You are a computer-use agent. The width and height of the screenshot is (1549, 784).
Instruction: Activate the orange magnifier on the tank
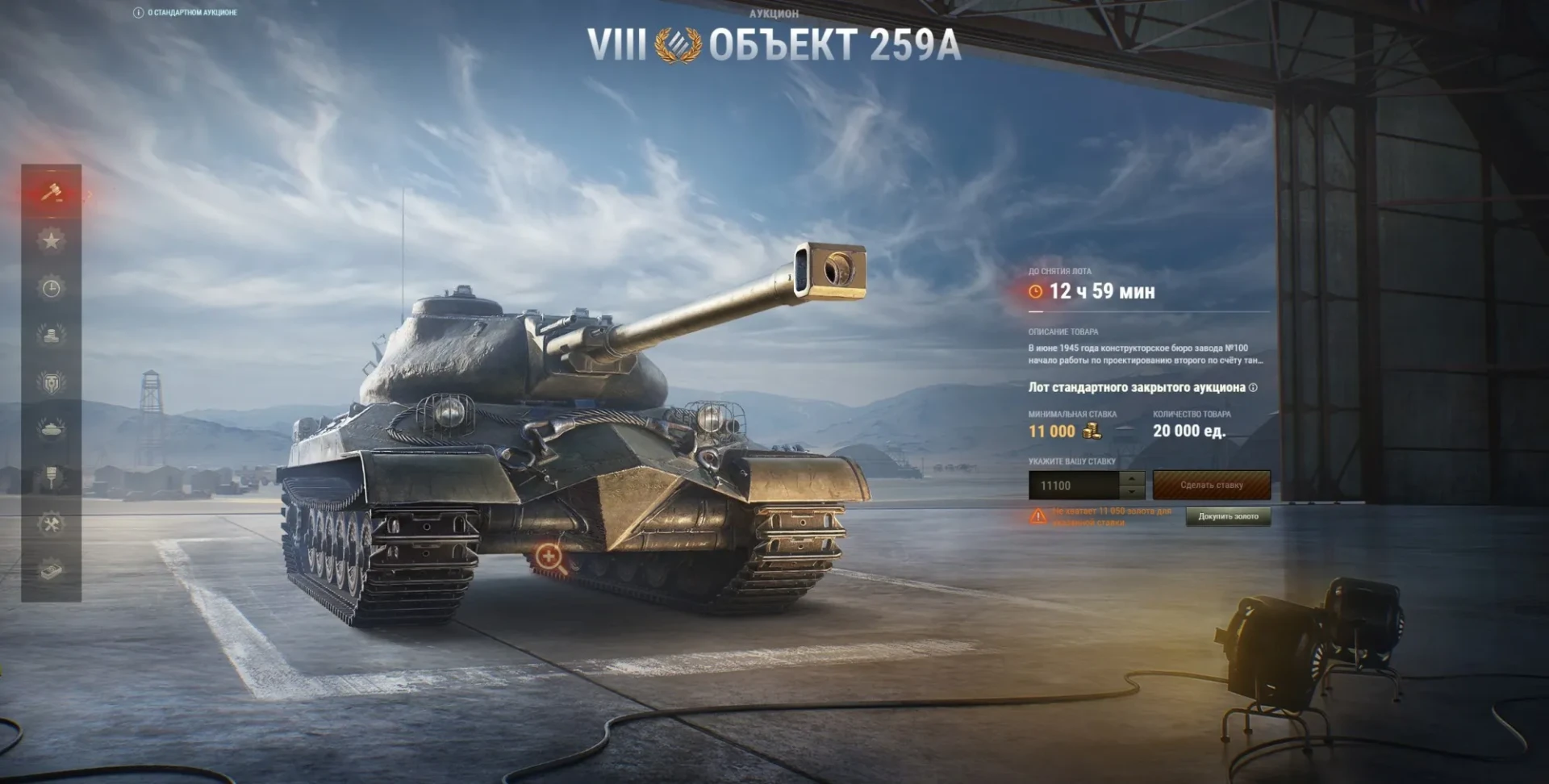point(549,557)
